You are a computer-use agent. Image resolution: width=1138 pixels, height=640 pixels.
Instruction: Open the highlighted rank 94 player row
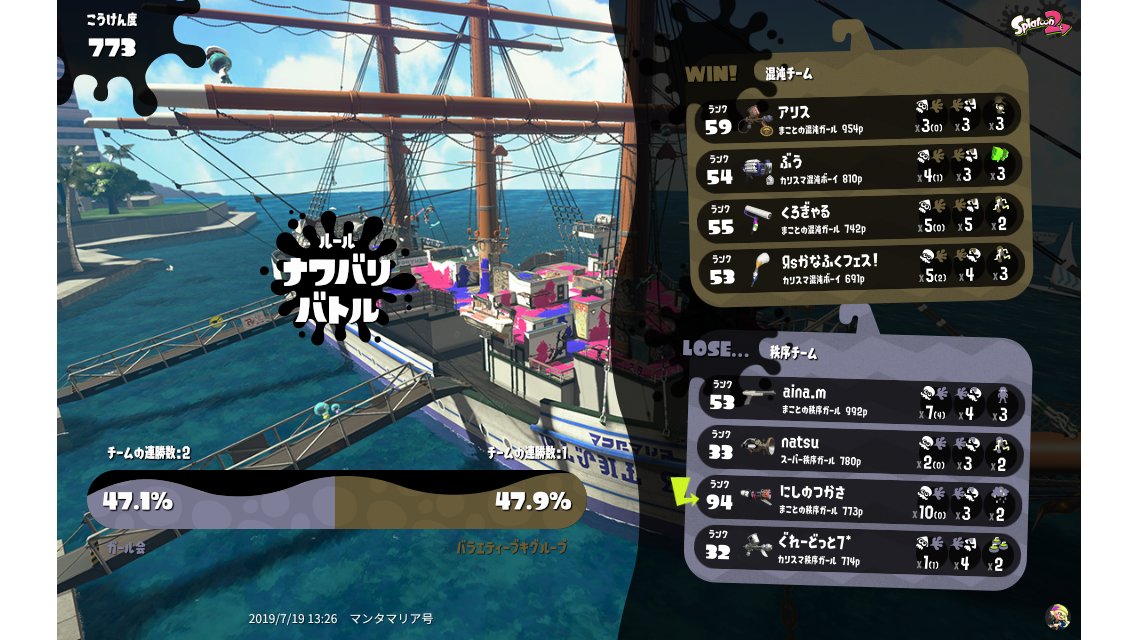tap(862, 499)
